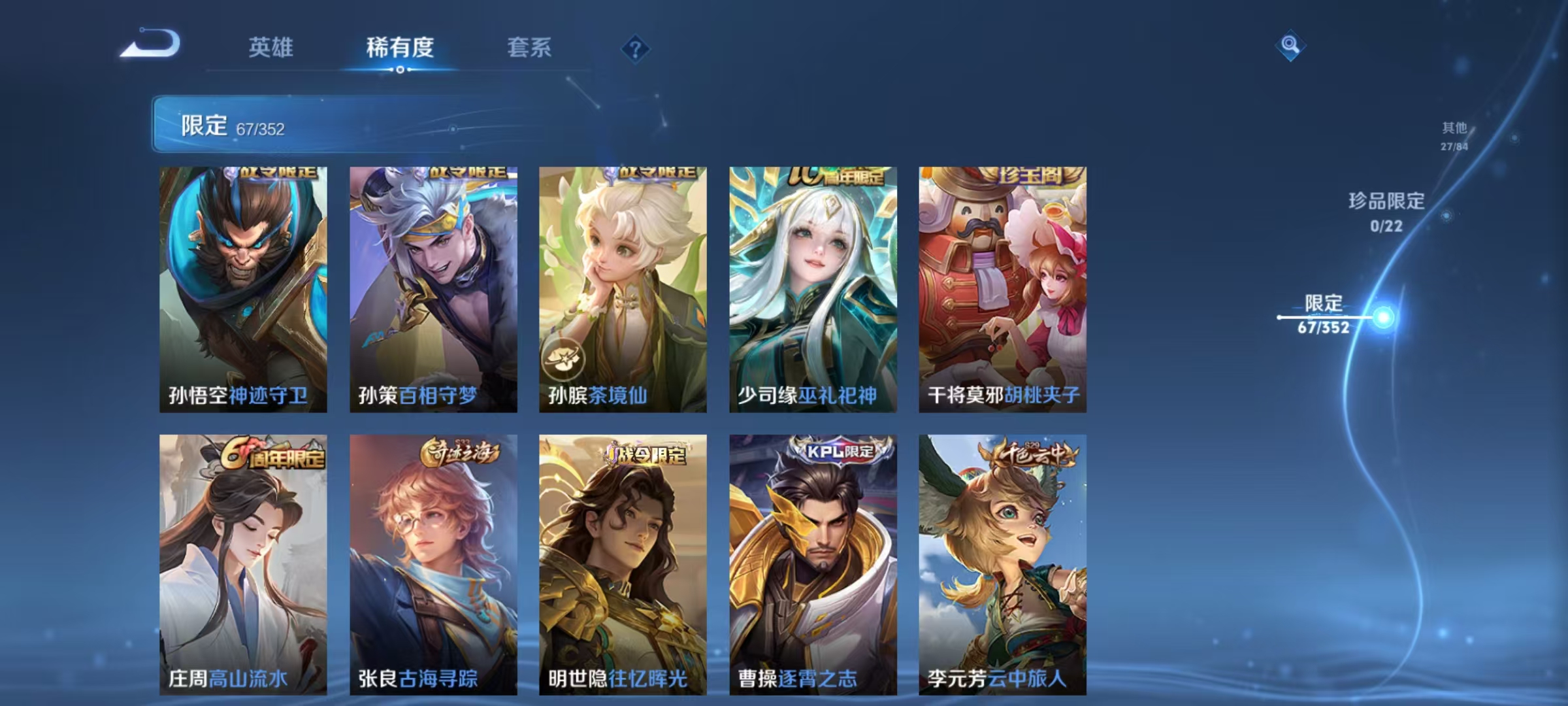Switch to the 套系 tab
The width and height of the screenshot is (1568, 706).
(x=529, y=48)
